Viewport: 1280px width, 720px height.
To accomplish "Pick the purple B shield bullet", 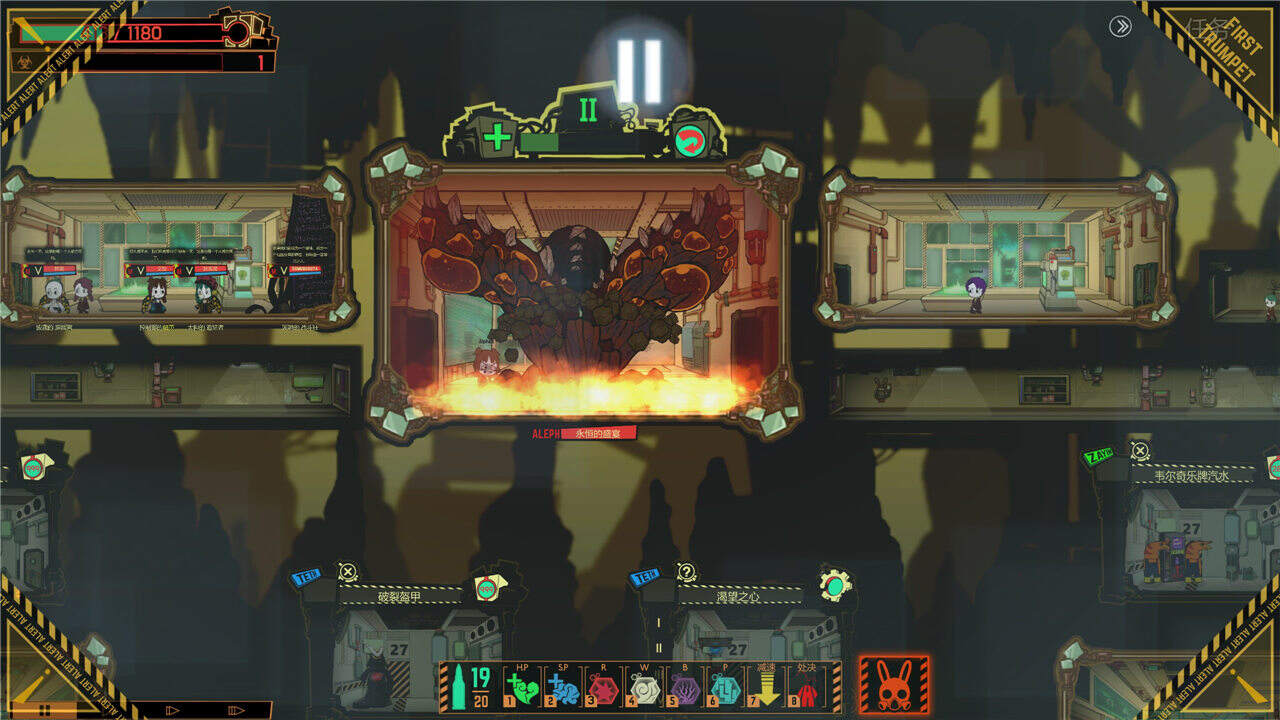I will point(685,687).
